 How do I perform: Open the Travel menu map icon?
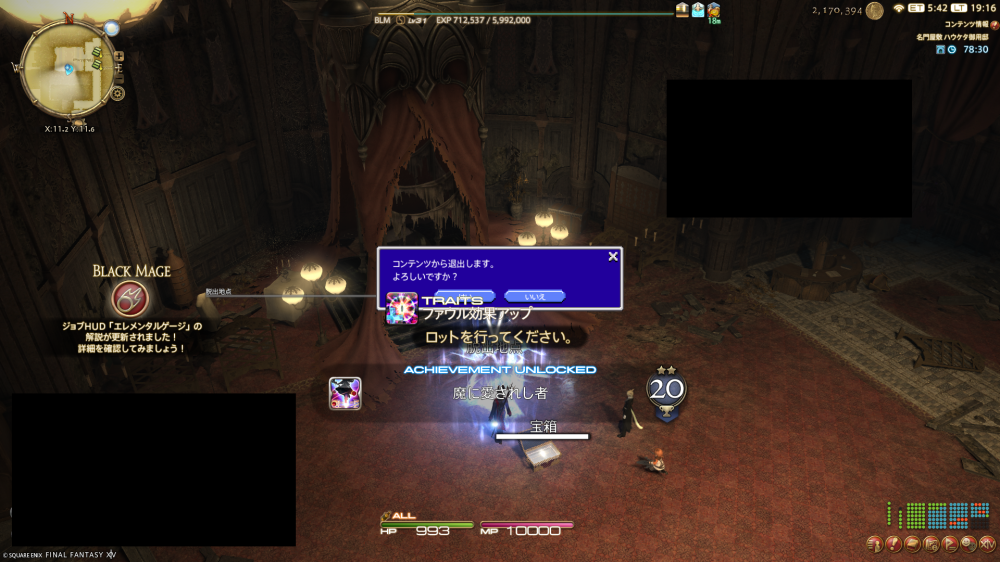coord(931,544)
